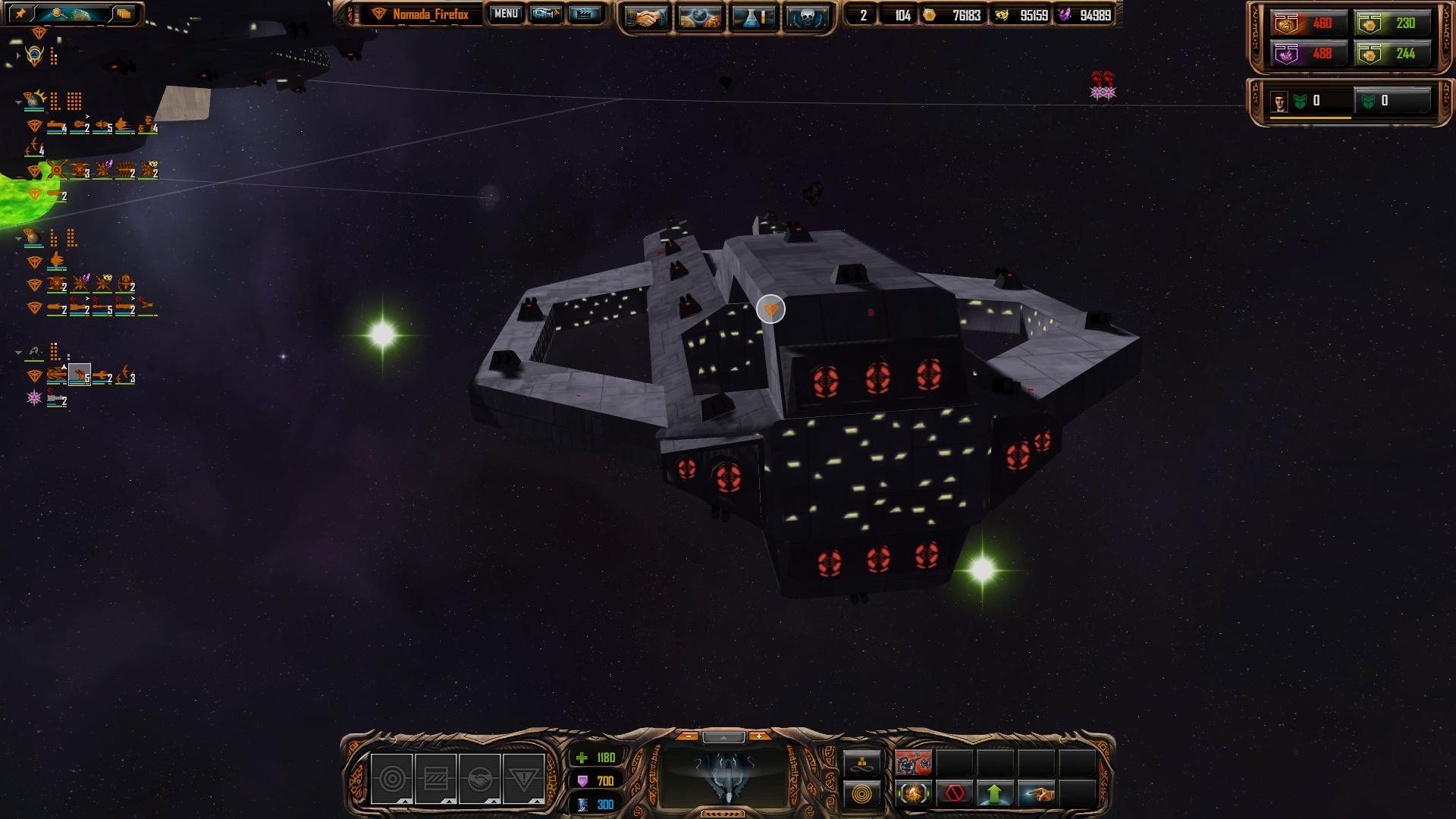Open the MENU button
This screenshot has height=819, width=1456.
click(506, 14)
